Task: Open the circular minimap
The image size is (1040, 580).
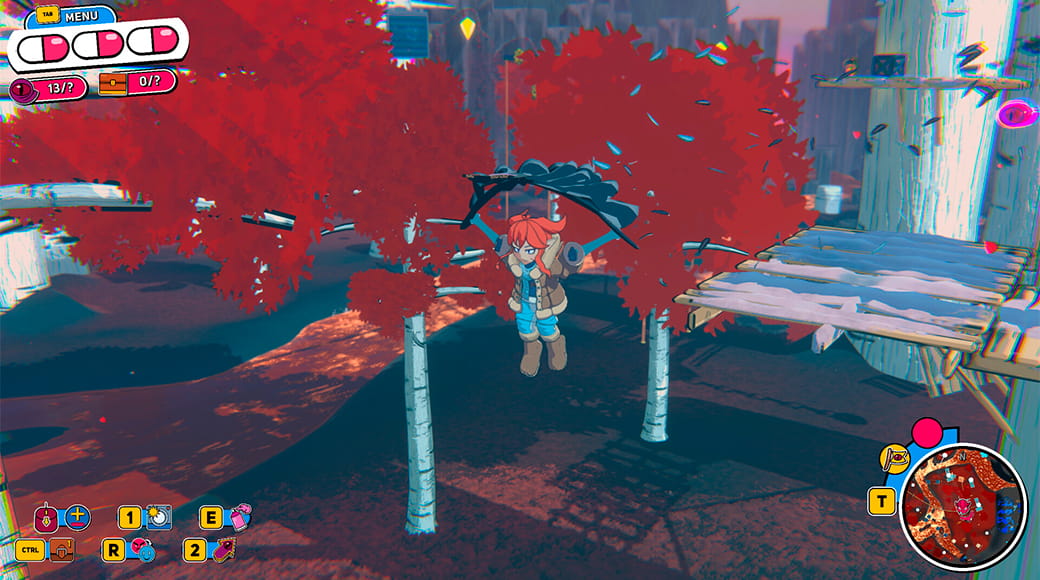Action: click(x=963, y=506)
